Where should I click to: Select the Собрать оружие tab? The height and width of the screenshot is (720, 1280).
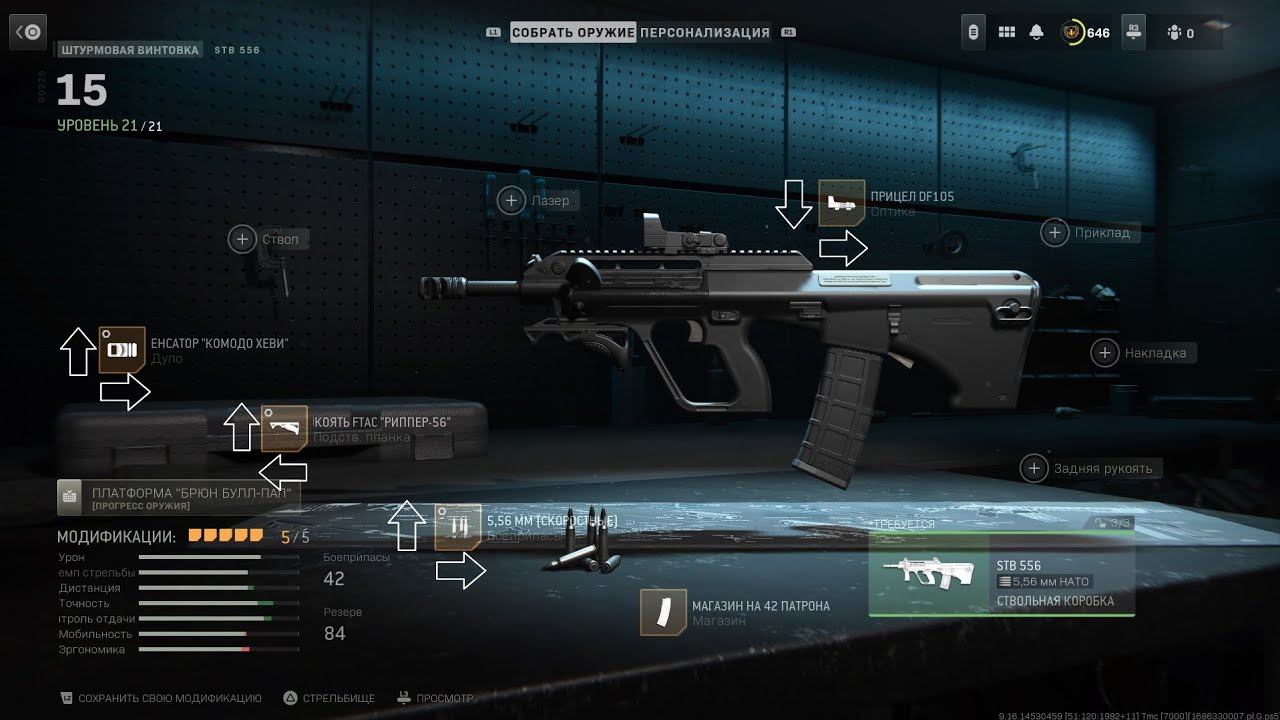[x=573, y=32]
